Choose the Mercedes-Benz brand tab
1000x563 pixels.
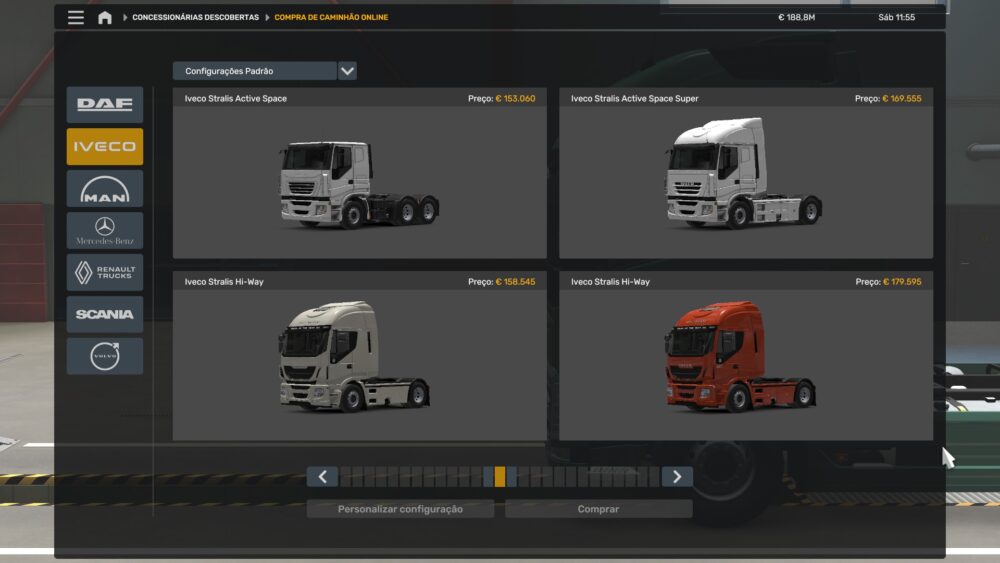pos(105,230)
